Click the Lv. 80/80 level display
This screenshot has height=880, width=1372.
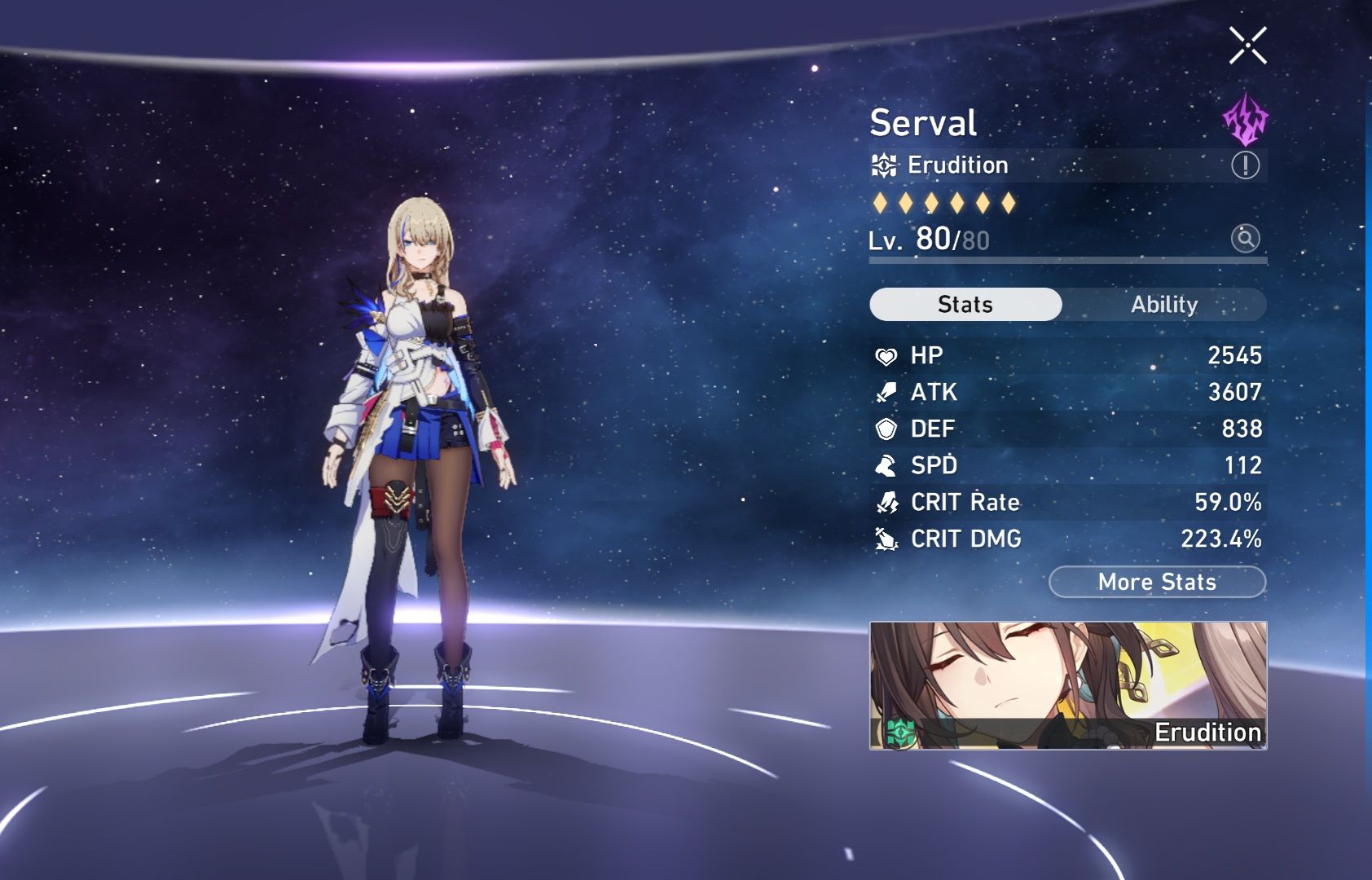click(929, 240)
